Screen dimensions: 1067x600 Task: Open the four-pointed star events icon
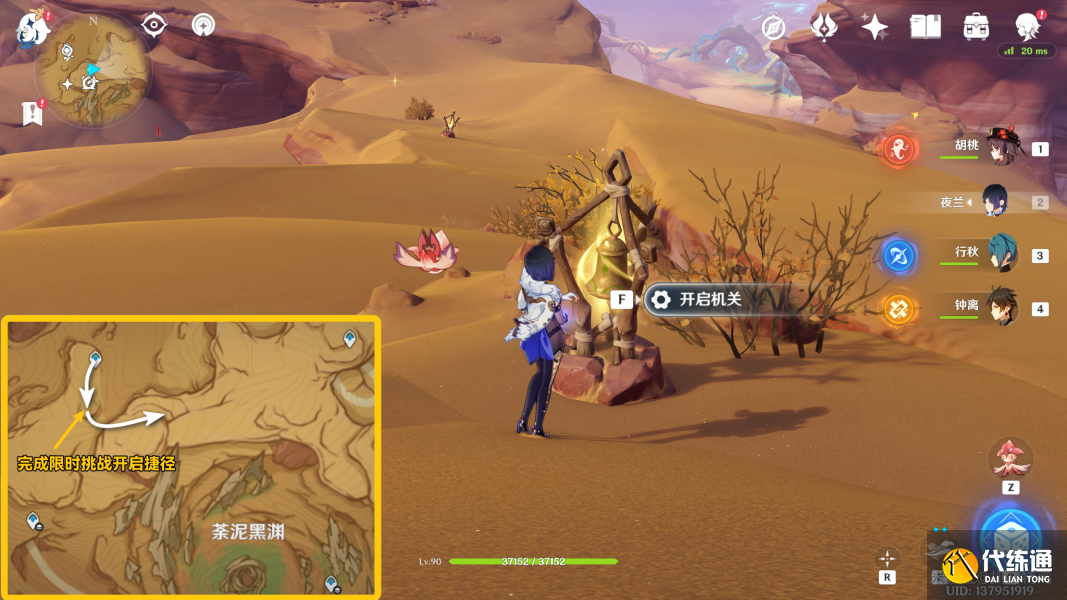point(875,27)
